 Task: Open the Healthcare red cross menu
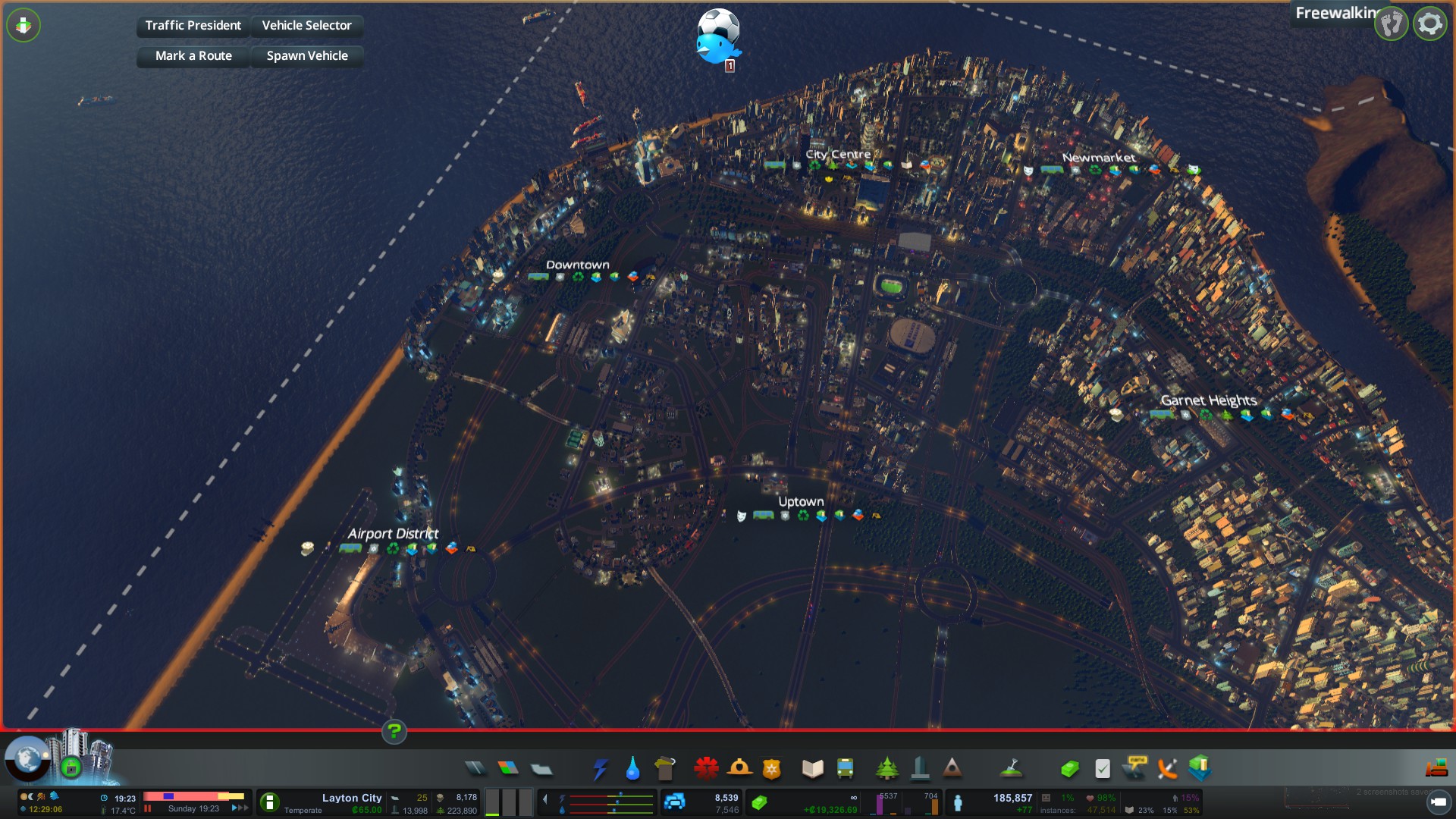pyautogui.click(x=706, y=769)
